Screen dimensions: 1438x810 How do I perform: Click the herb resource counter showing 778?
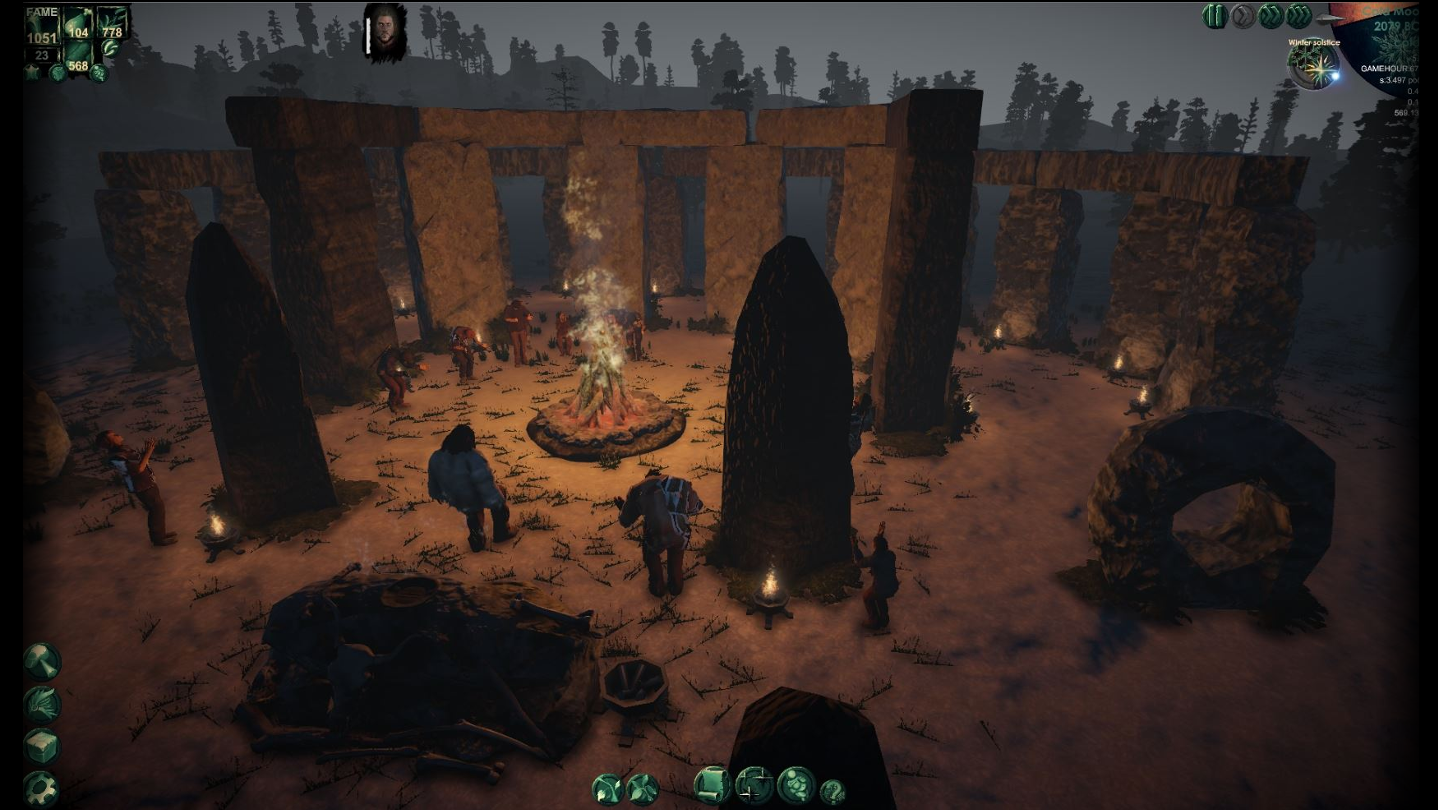112,24
